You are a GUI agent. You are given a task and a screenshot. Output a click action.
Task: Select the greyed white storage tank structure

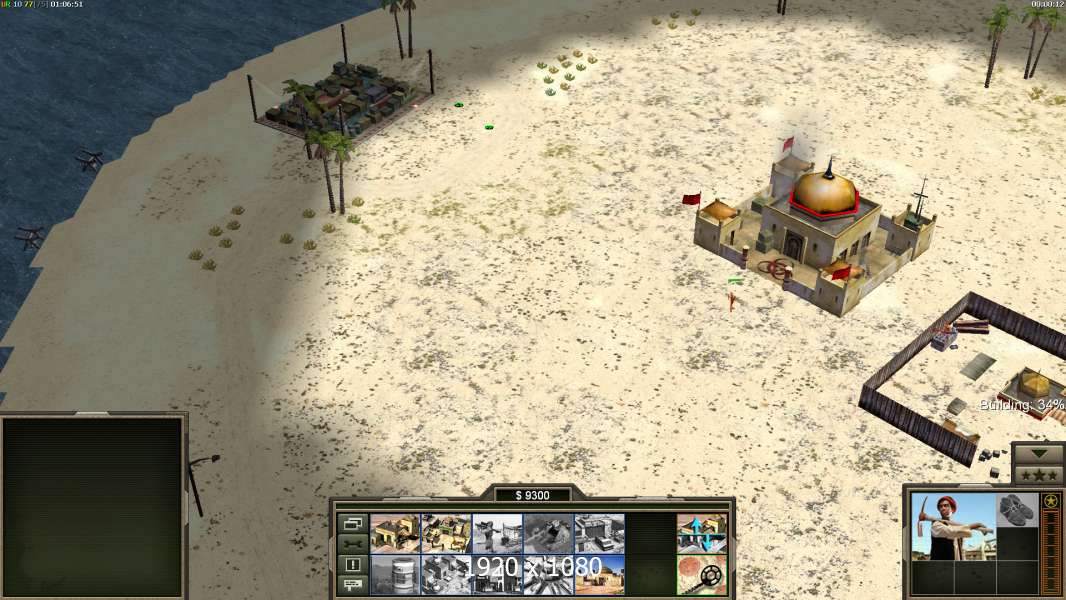pos(395,575)
